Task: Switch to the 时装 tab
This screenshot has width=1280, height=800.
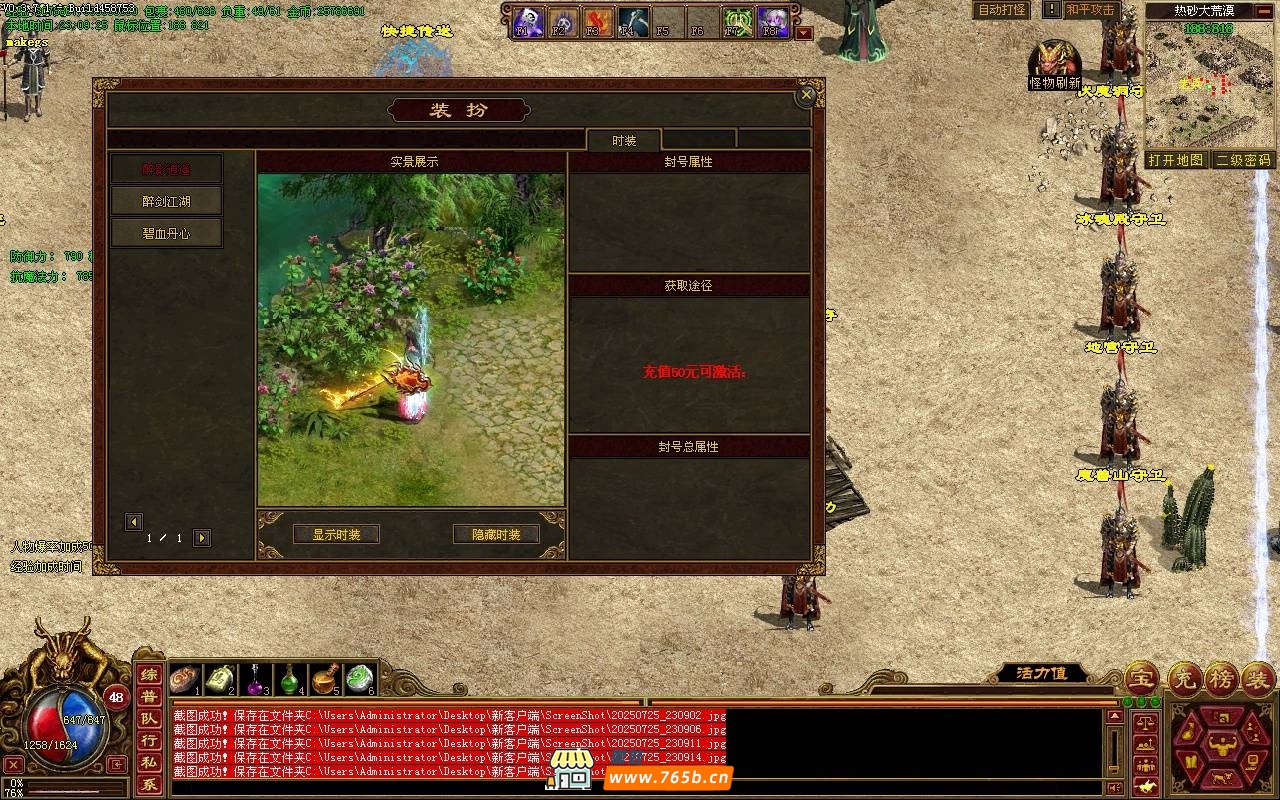Action: pyautogui.click(x=624, y=141)
